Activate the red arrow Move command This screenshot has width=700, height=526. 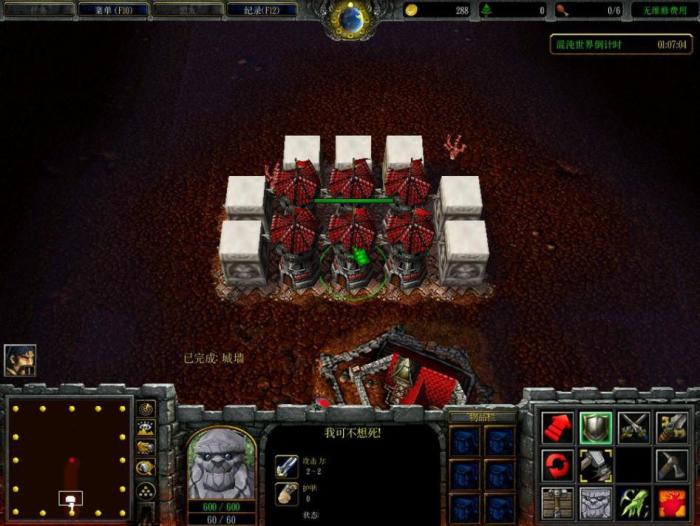[558, 427]
